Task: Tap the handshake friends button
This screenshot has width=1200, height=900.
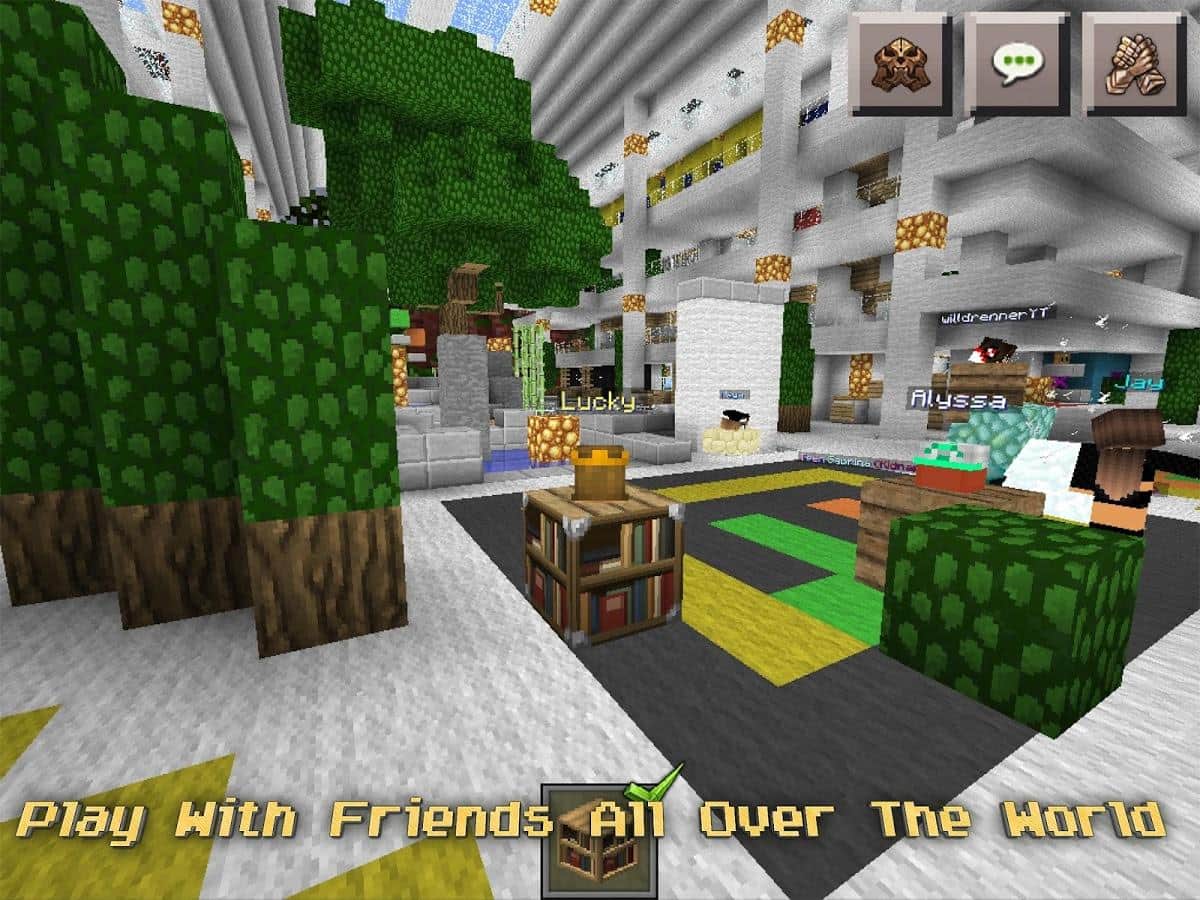Action: pos(1135,63)
